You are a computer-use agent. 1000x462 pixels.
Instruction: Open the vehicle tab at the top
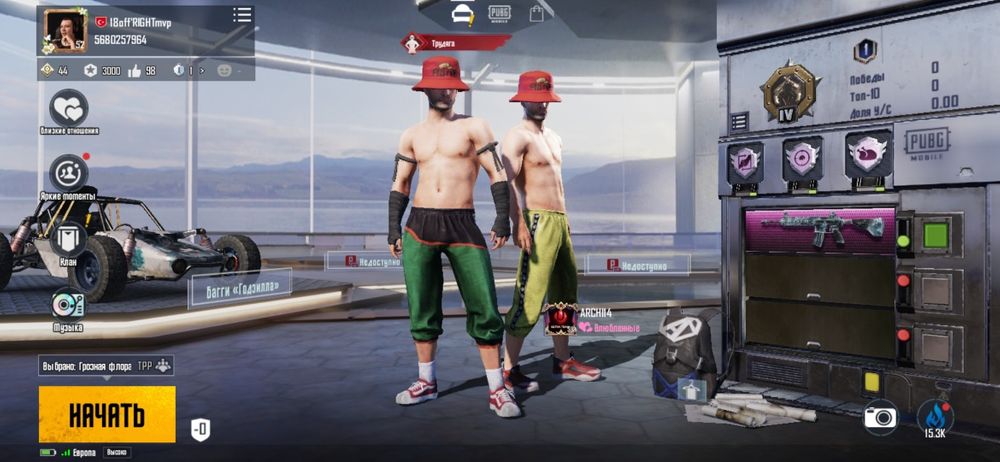click(x=462, y=13)
